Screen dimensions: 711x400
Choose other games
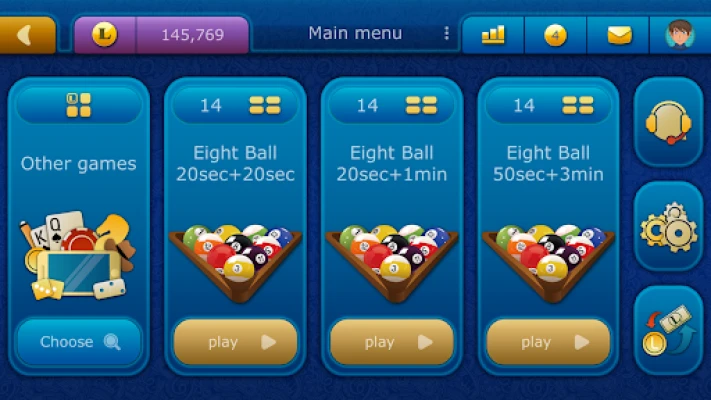point(79,342)
